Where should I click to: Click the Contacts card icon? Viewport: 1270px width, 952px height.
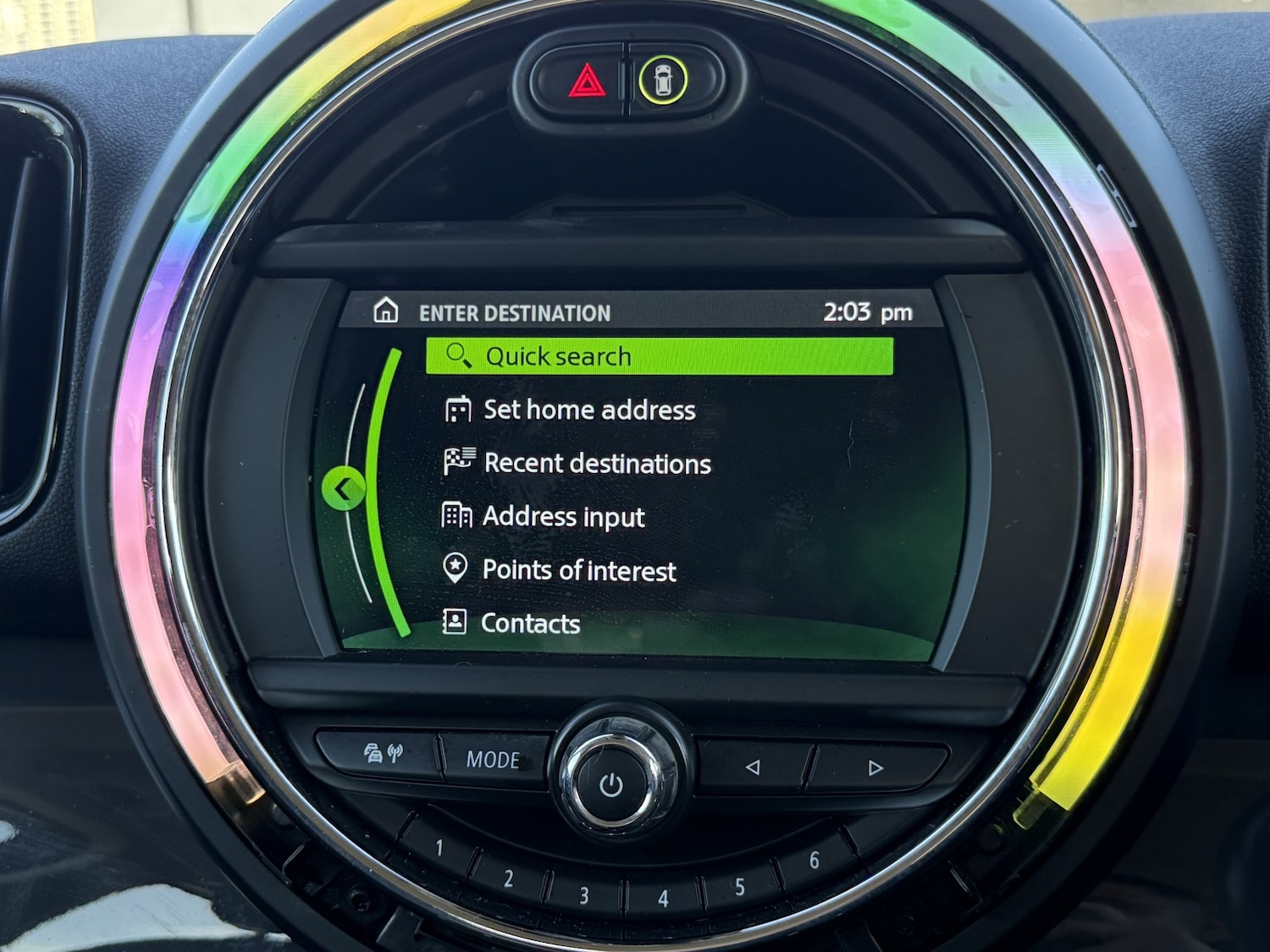[456, 624]
